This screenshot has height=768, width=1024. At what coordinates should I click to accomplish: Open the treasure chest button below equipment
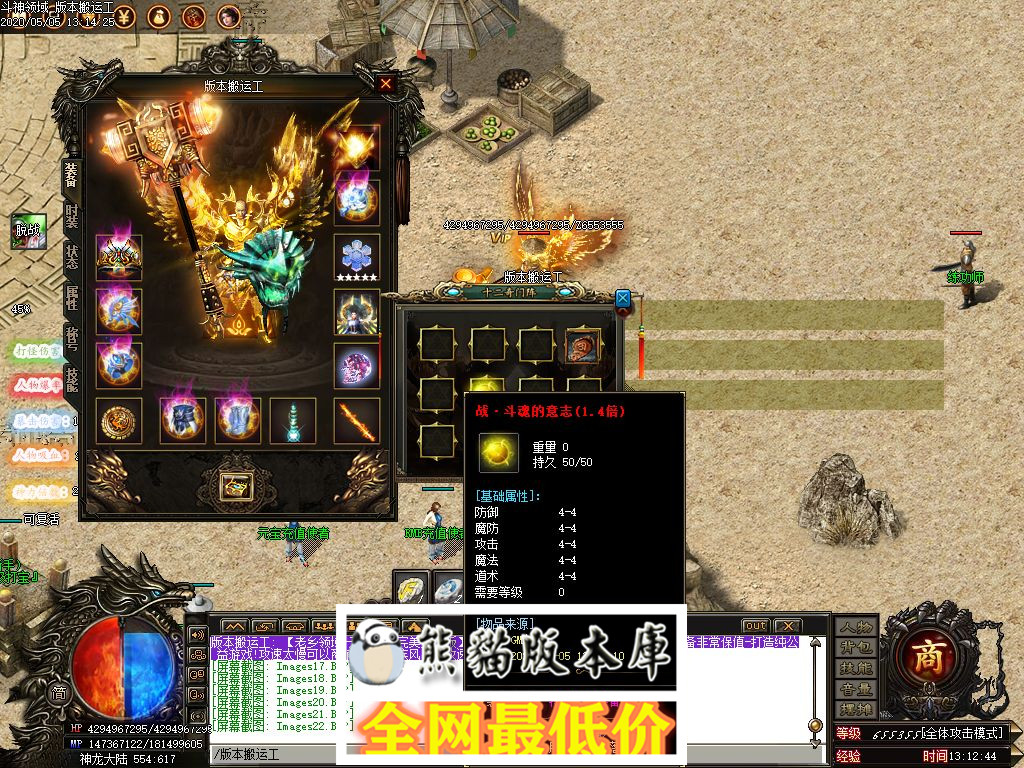coord(237,487)
